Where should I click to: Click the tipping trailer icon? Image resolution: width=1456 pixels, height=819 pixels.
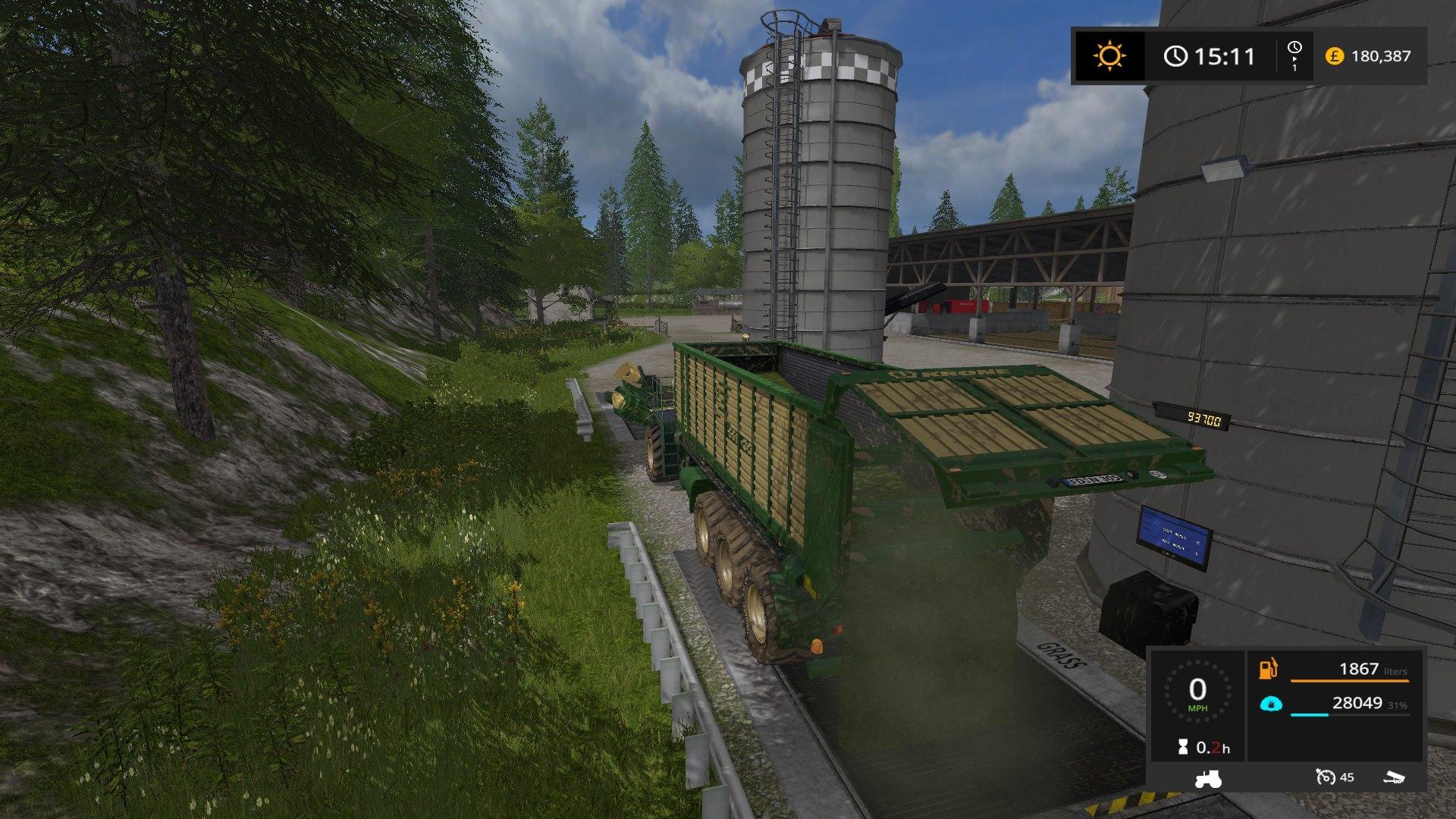tap(1393, 777)
